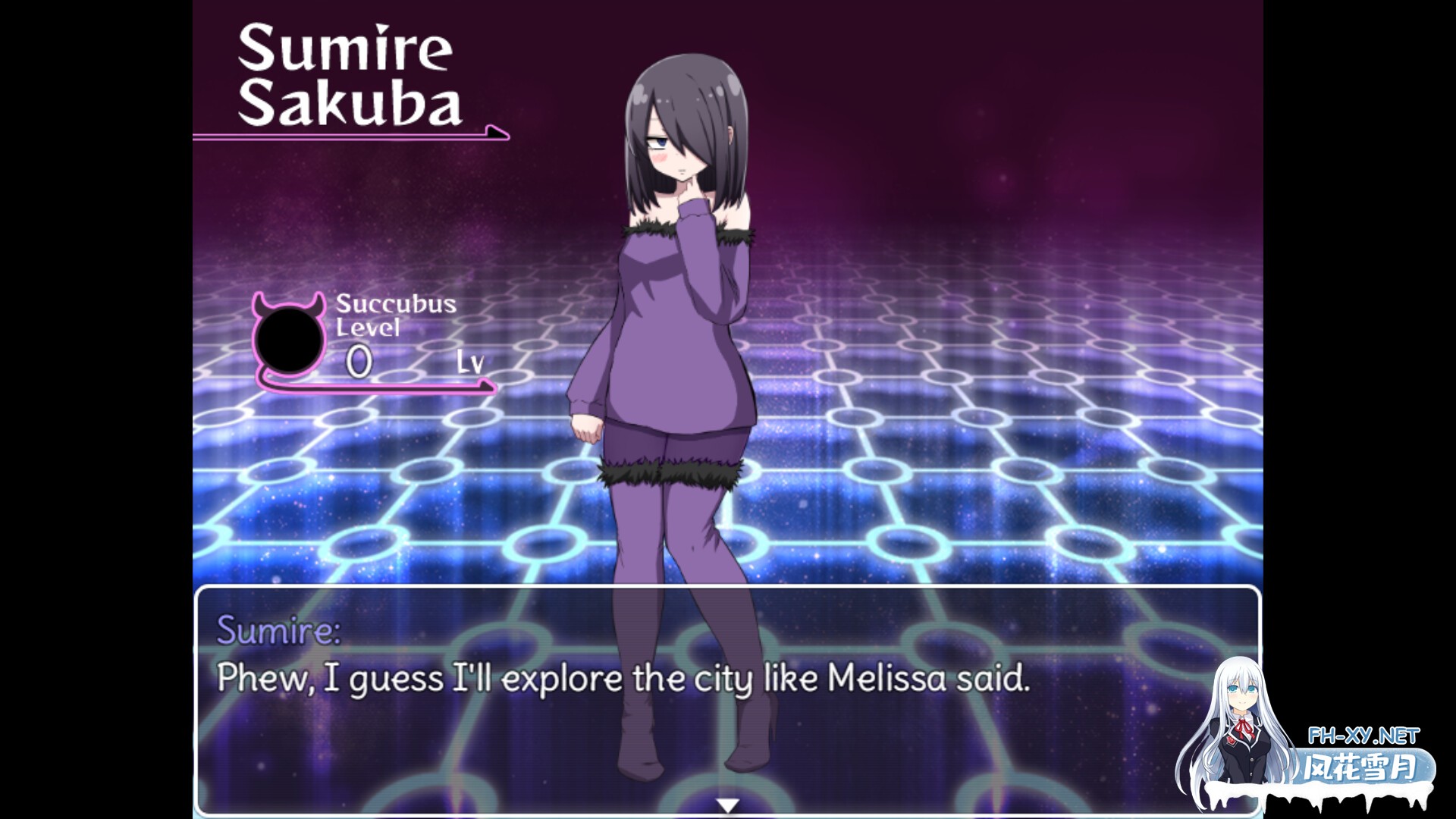Advance dialogue with the white arrow indicator
1456x819 pixels.
pos(727,805)
